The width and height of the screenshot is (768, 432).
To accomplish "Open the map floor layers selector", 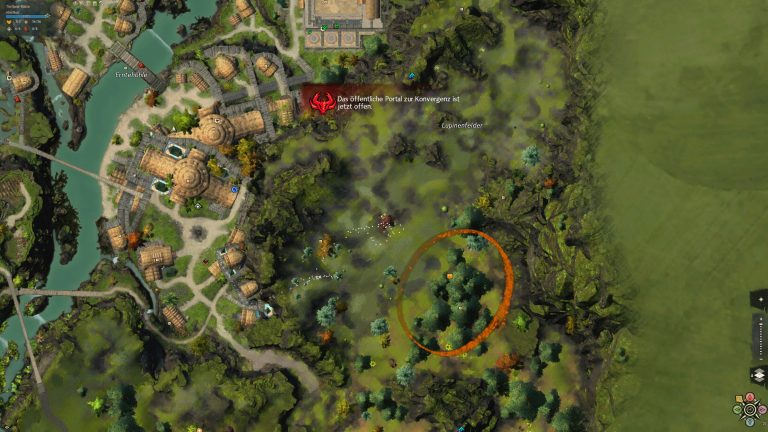I will tap(759, 374).
